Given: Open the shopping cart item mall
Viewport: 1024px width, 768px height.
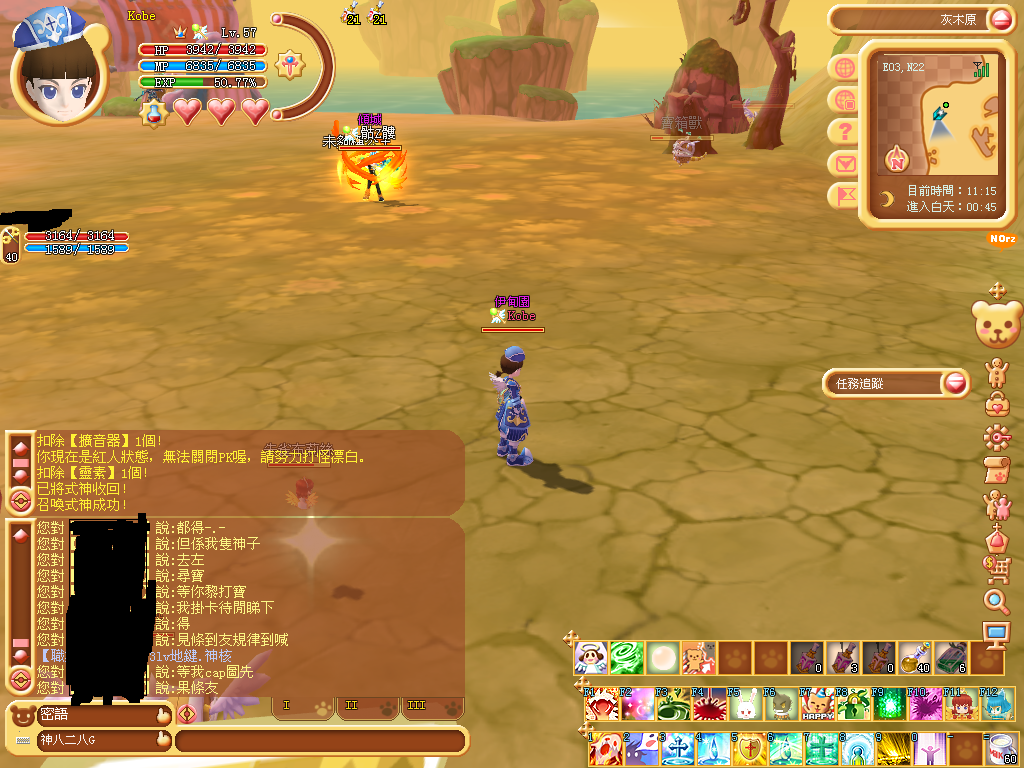Looking at the screenshot, I should pos(997,569).
